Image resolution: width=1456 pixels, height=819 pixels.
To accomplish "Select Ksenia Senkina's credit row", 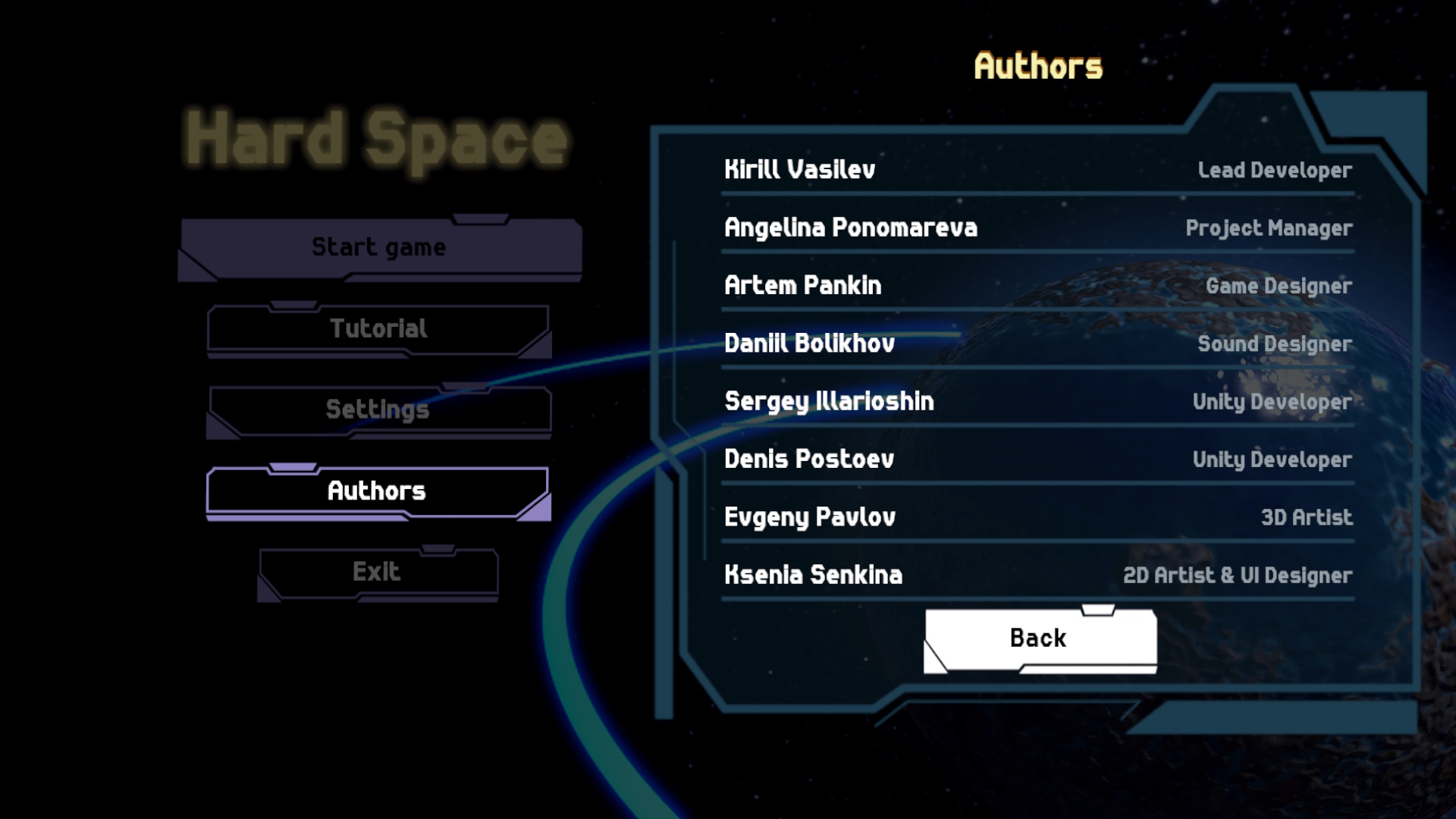I will pos(812,576).
